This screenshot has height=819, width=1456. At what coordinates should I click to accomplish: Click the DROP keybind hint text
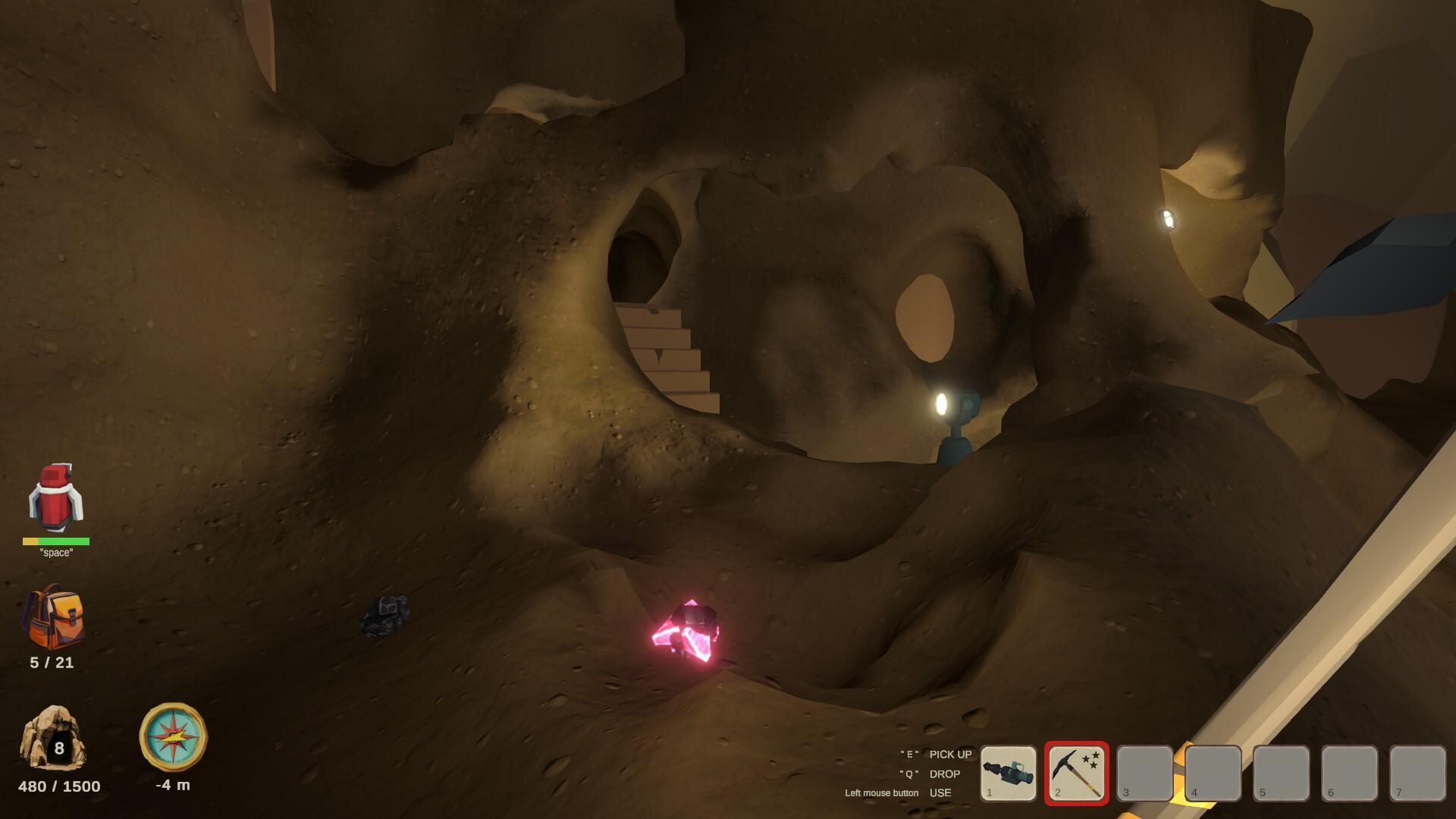tap(944, 774)
